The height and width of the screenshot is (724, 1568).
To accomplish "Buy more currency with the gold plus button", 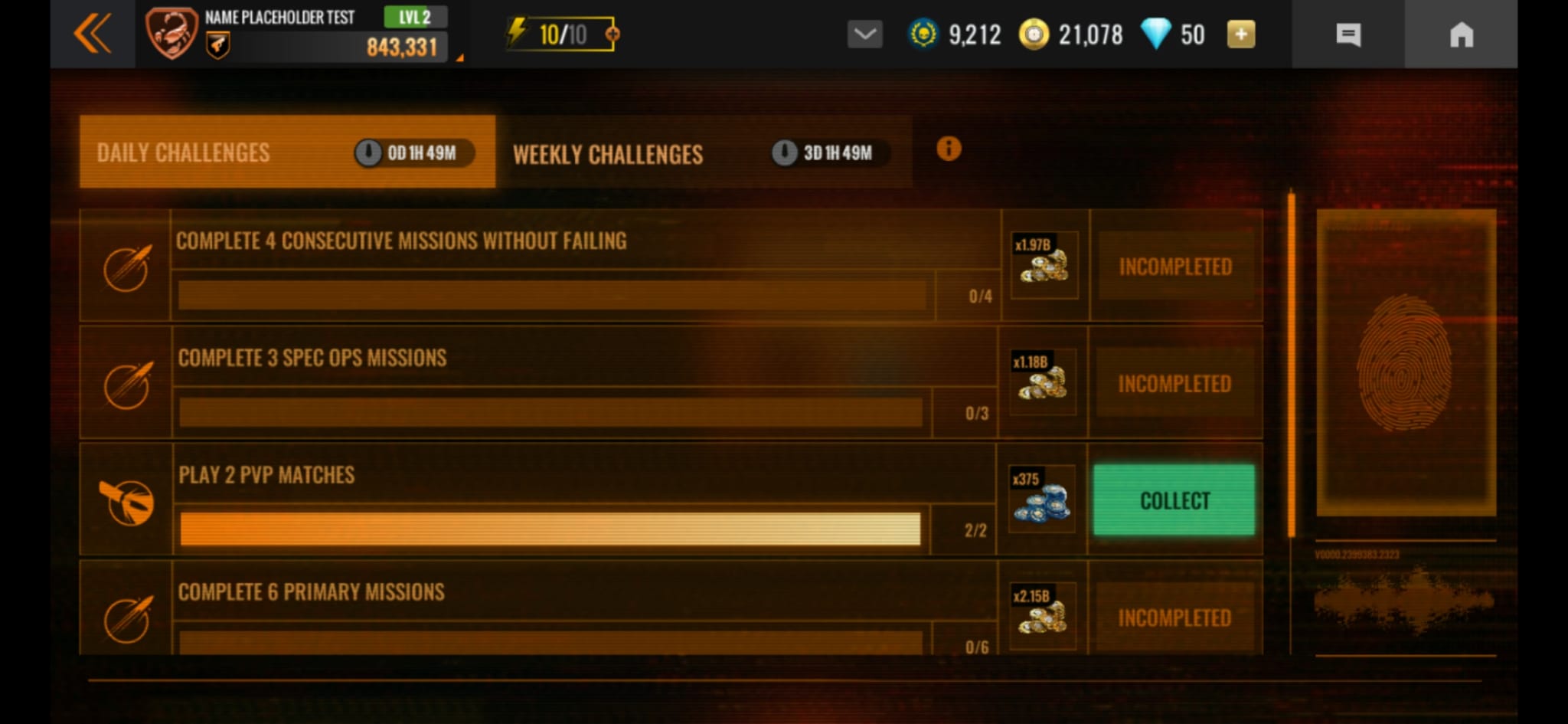I will pos(1240,34).
